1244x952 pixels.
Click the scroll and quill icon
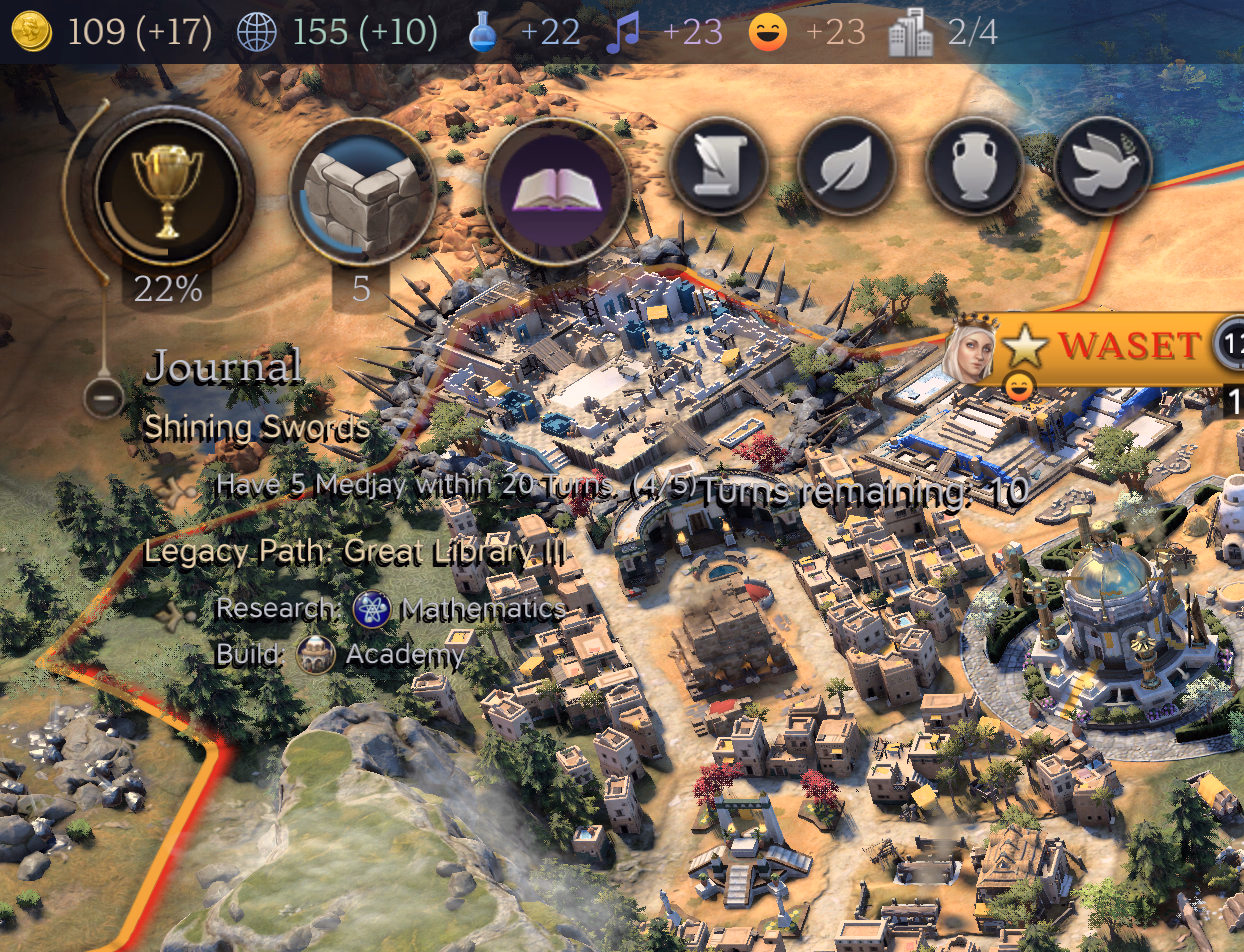point(718,167)
